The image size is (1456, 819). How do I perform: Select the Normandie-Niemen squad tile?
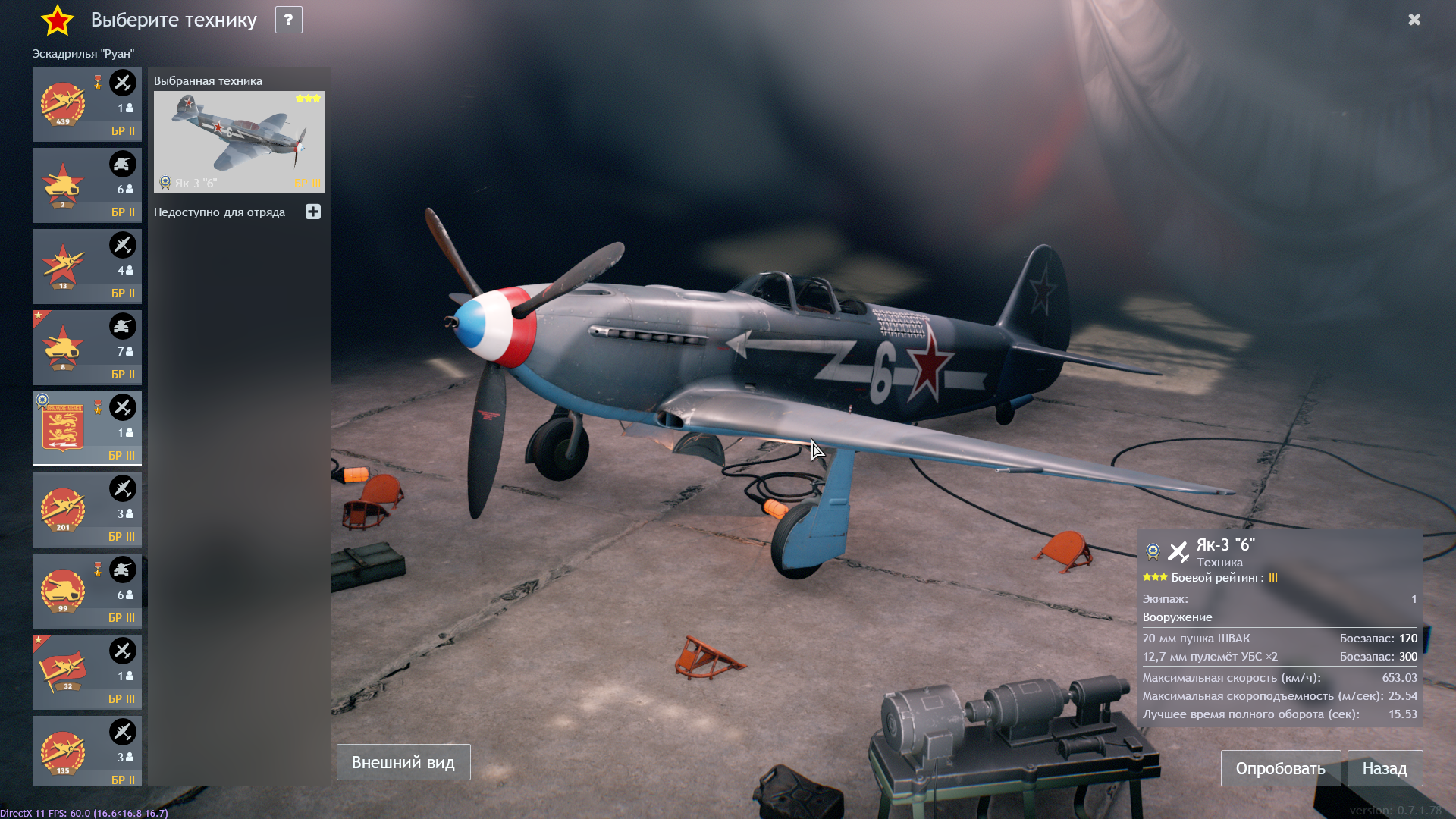(87, 428)
